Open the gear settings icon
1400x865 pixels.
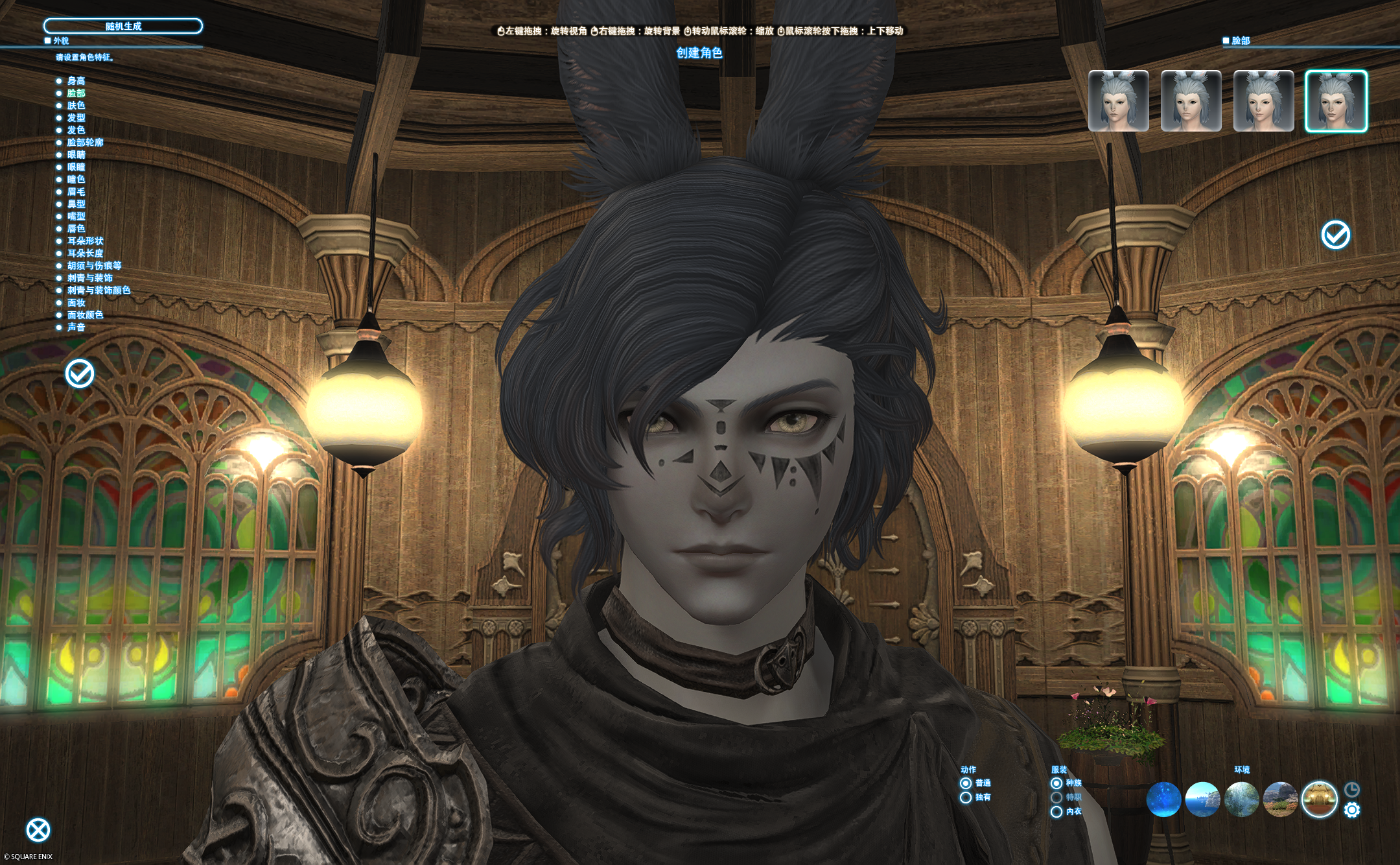coord(1352,810)
